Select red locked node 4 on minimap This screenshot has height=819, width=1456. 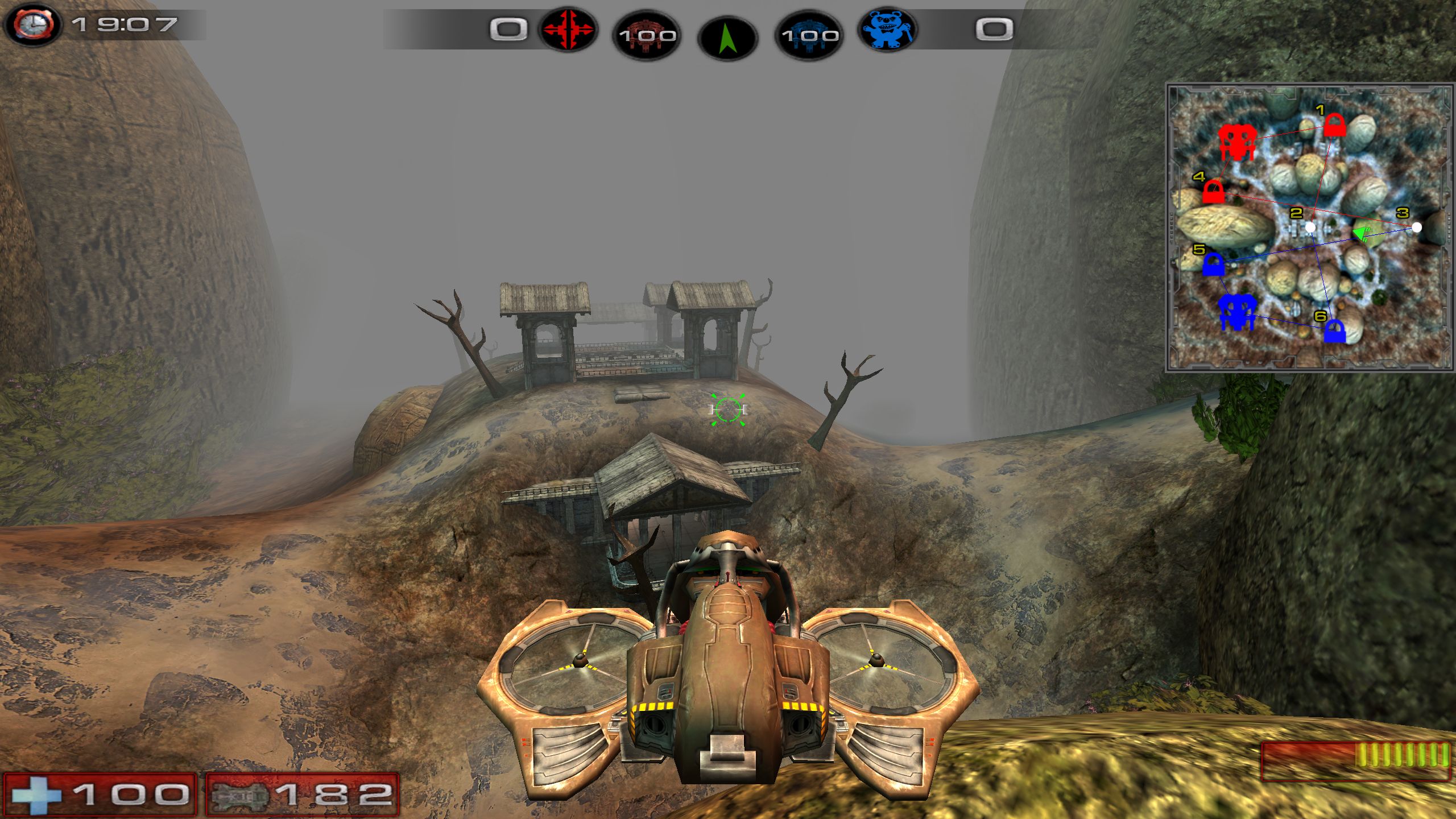coord(1213,192)
